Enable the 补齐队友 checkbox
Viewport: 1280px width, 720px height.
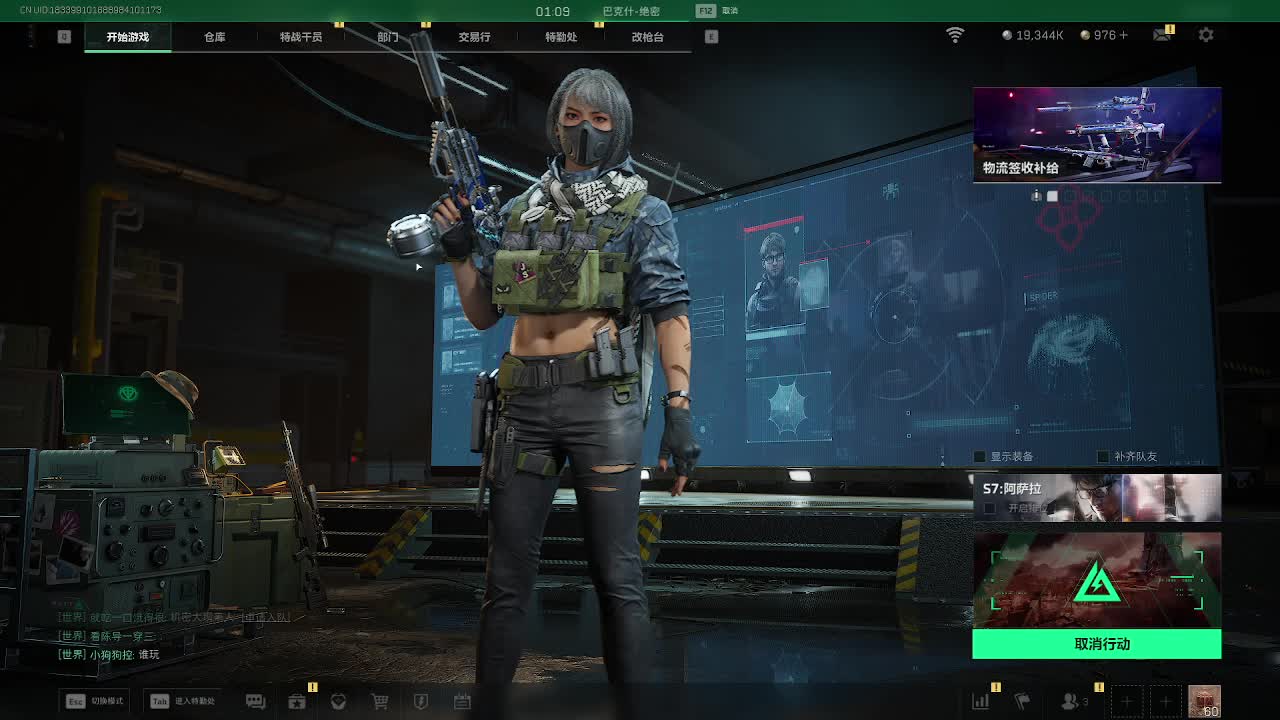1103,457
